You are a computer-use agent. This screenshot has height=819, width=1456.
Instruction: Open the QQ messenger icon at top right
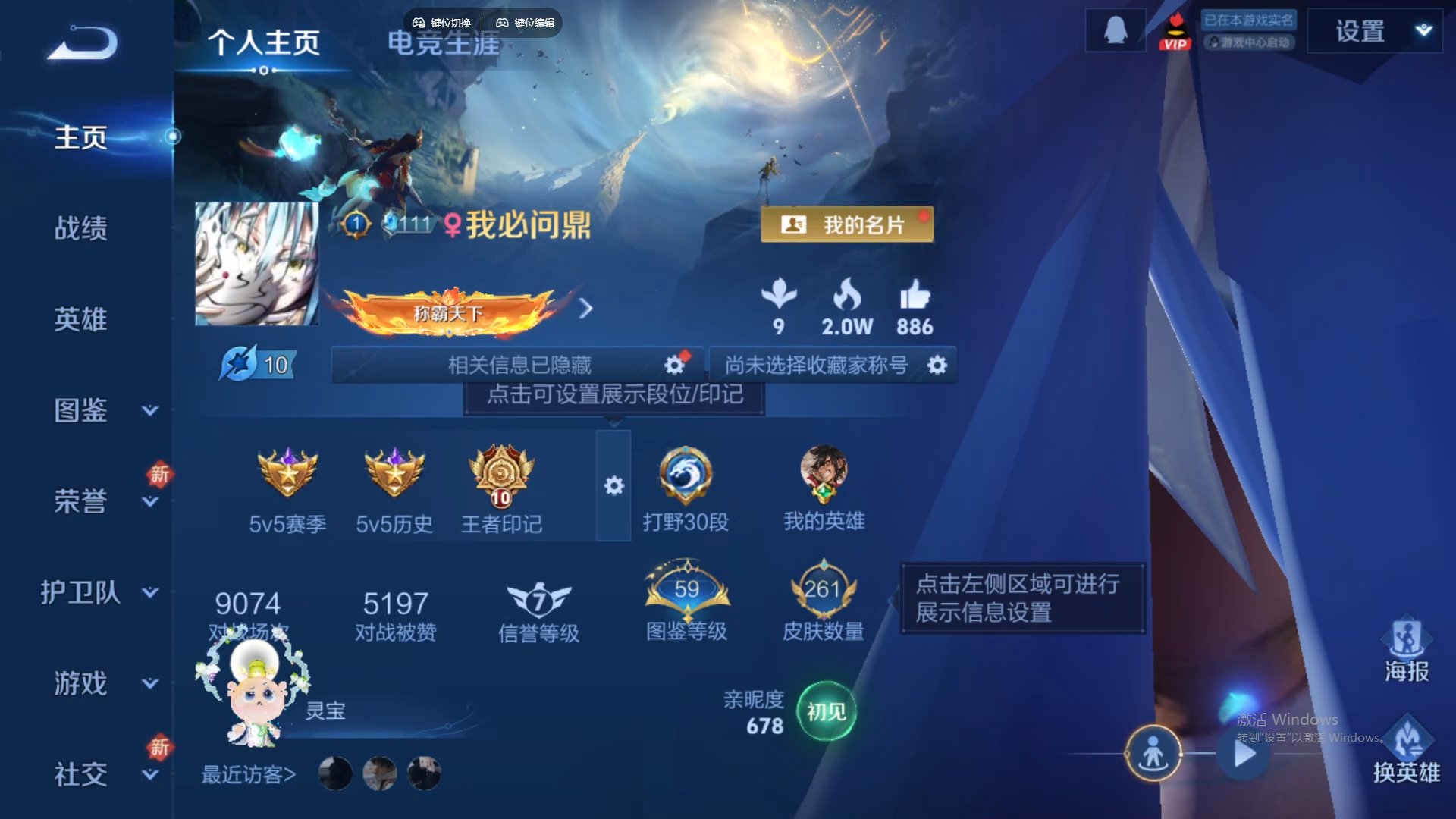pyautogui.click(x=1115, y=29)
